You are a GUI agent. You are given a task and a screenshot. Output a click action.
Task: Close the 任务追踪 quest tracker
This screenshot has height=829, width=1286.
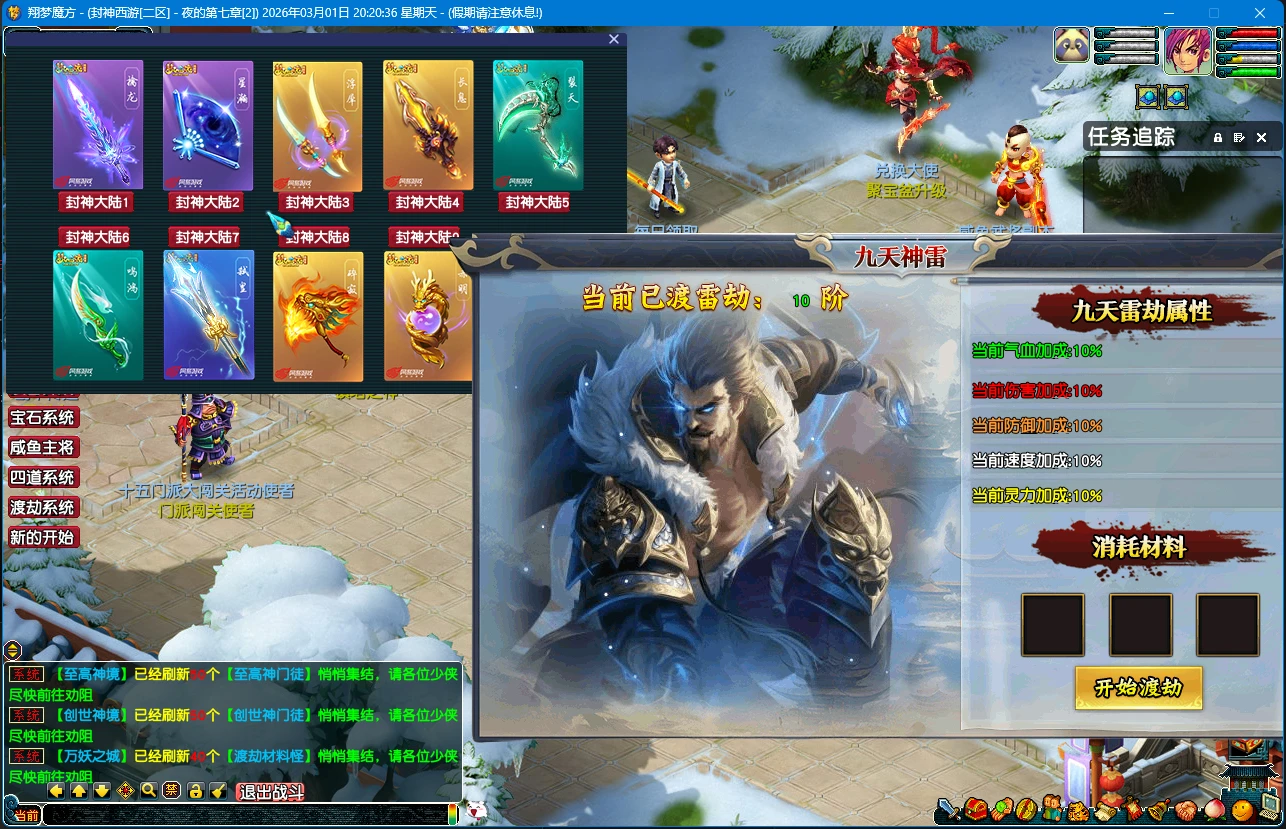pos(1261,137)
